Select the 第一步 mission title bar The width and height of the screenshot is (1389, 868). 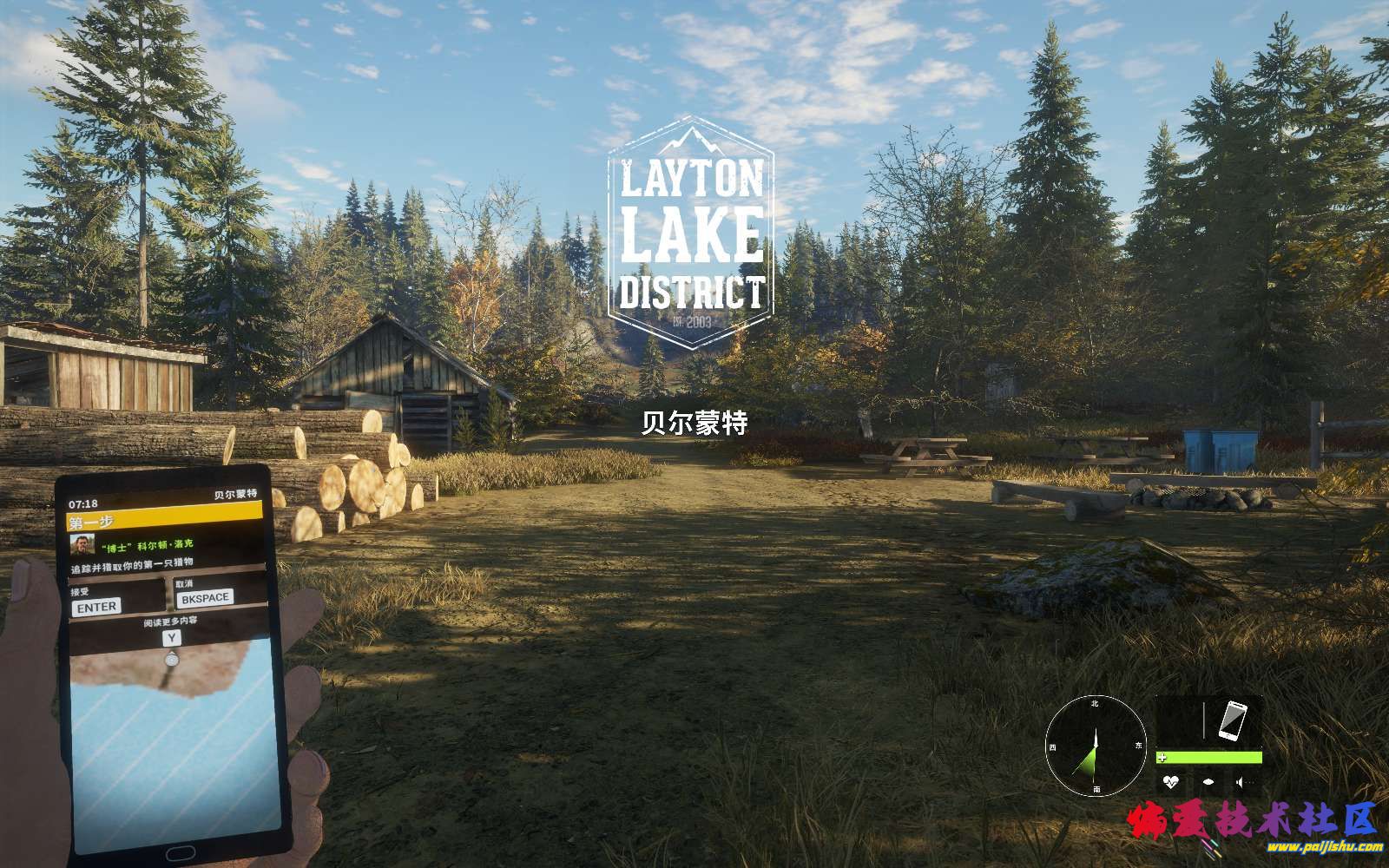pos(164,523)
